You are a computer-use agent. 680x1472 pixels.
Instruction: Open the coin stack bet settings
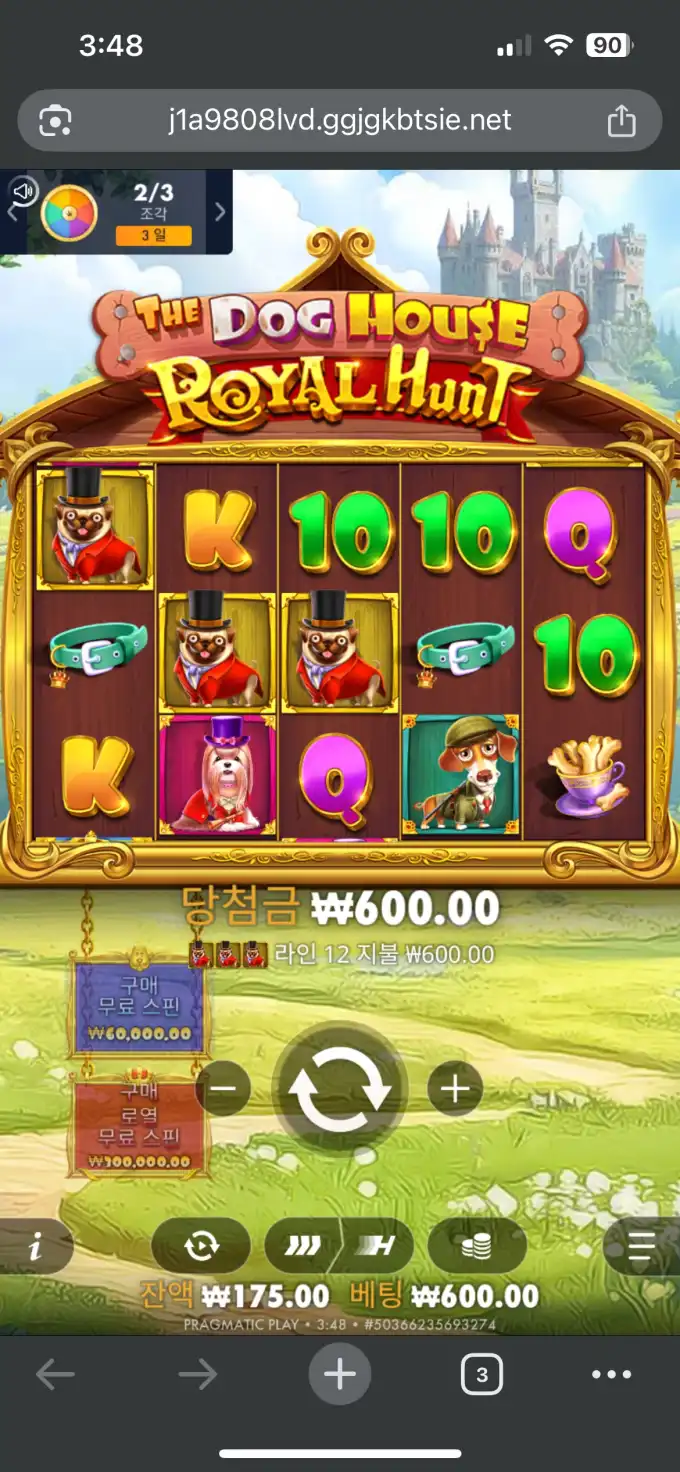click(477, 1246)
